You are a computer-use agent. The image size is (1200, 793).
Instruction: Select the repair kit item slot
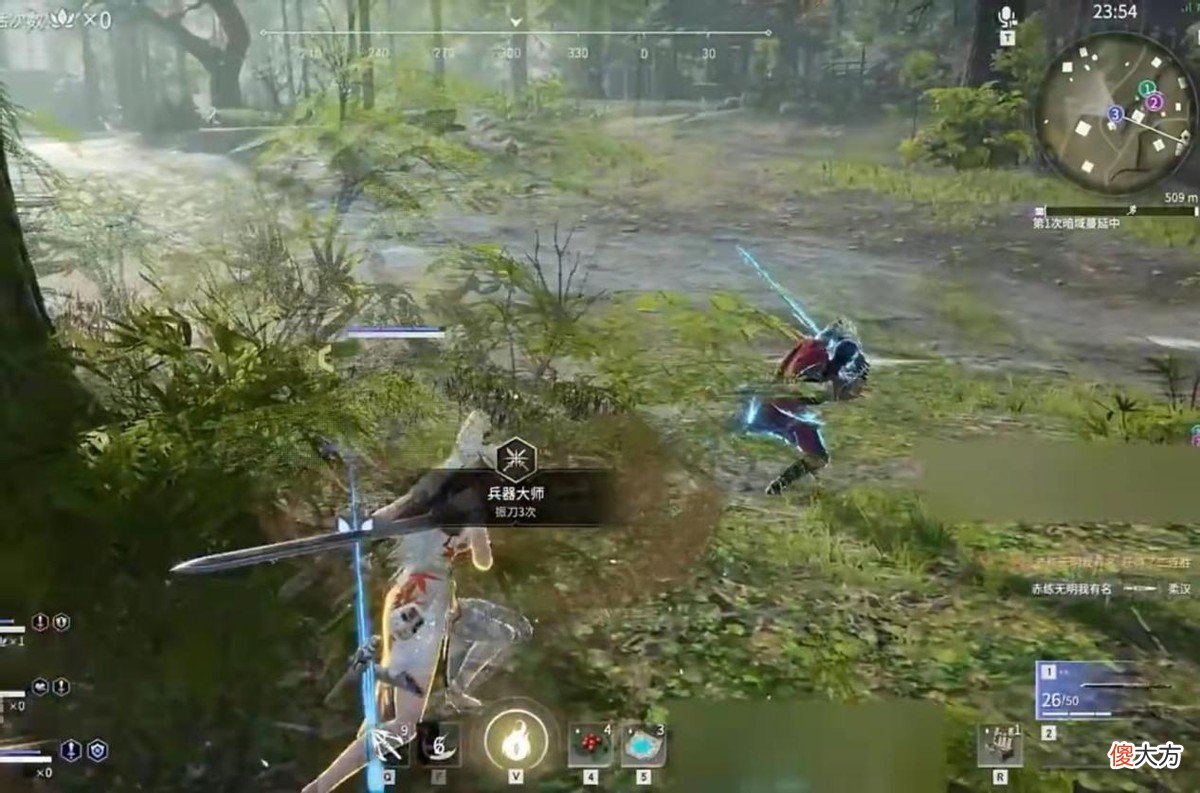(999, 745)
